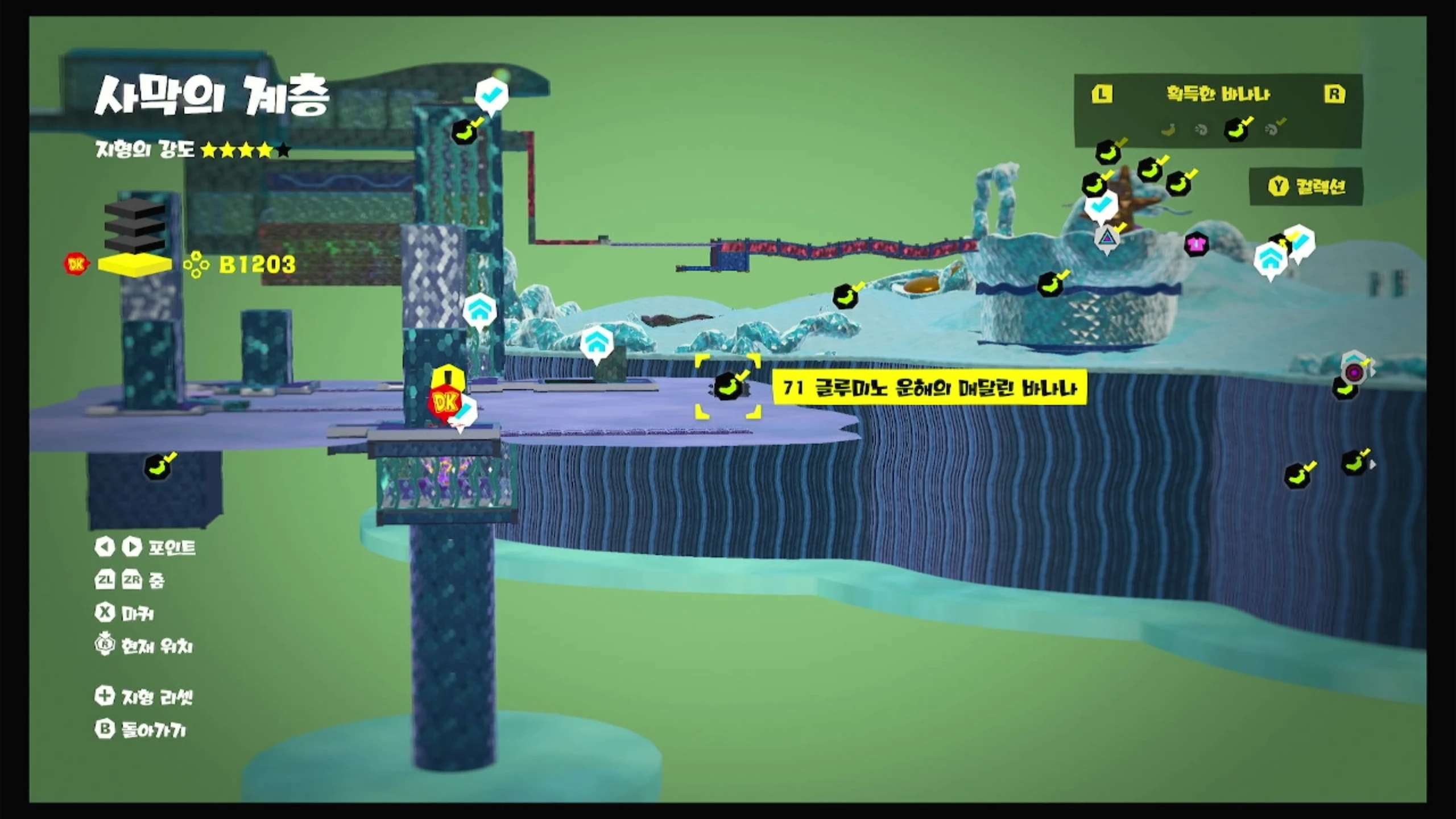Switch to the topmost dark sublayer slab

point(135,208)
